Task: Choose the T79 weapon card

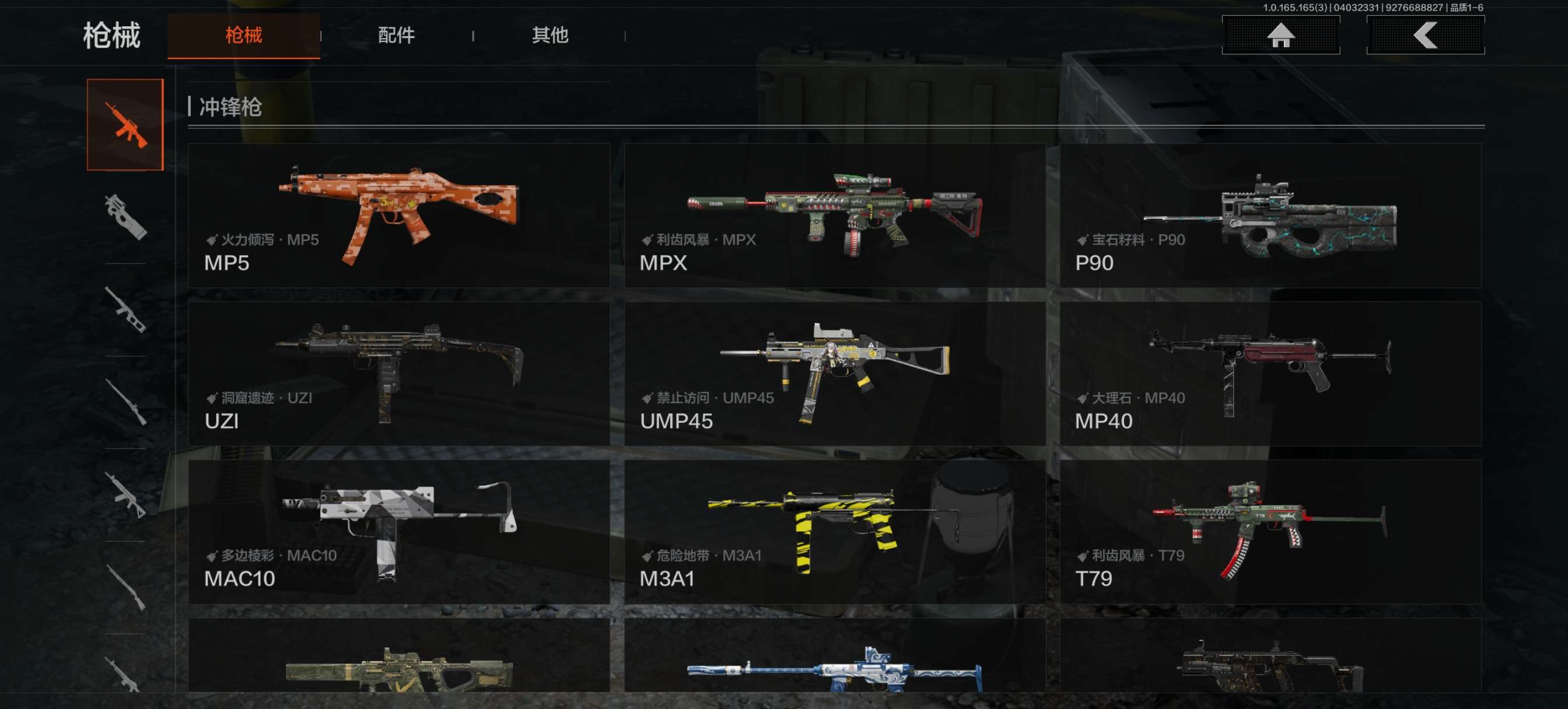Action: [x=1270, y=531]
